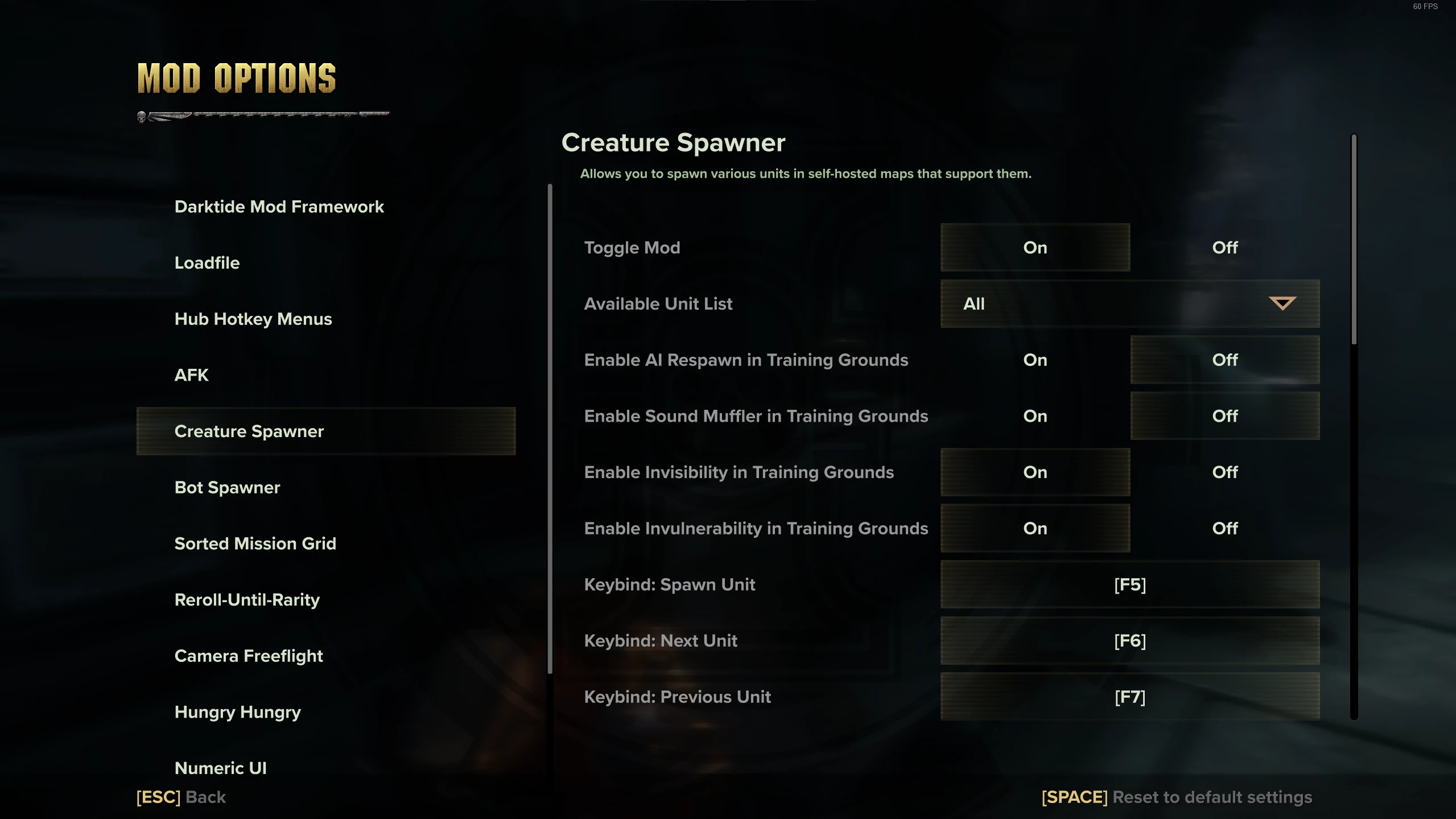Select the AFK mod entry
This screenshot has width=1456, height=819.
pyautogui.click(x=191, y=374)
